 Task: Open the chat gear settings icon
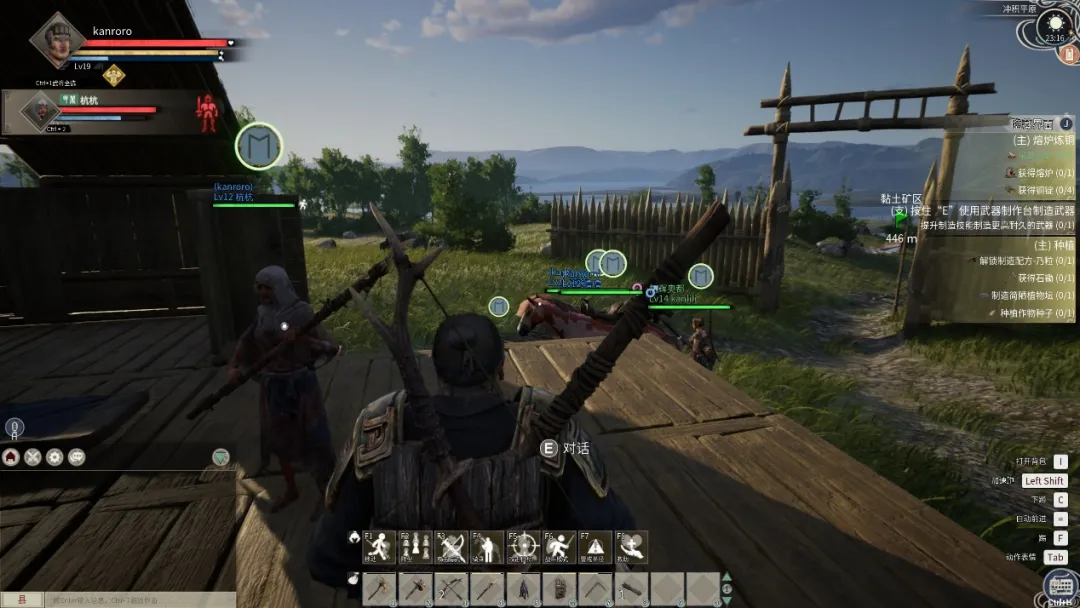pos(55,457)
